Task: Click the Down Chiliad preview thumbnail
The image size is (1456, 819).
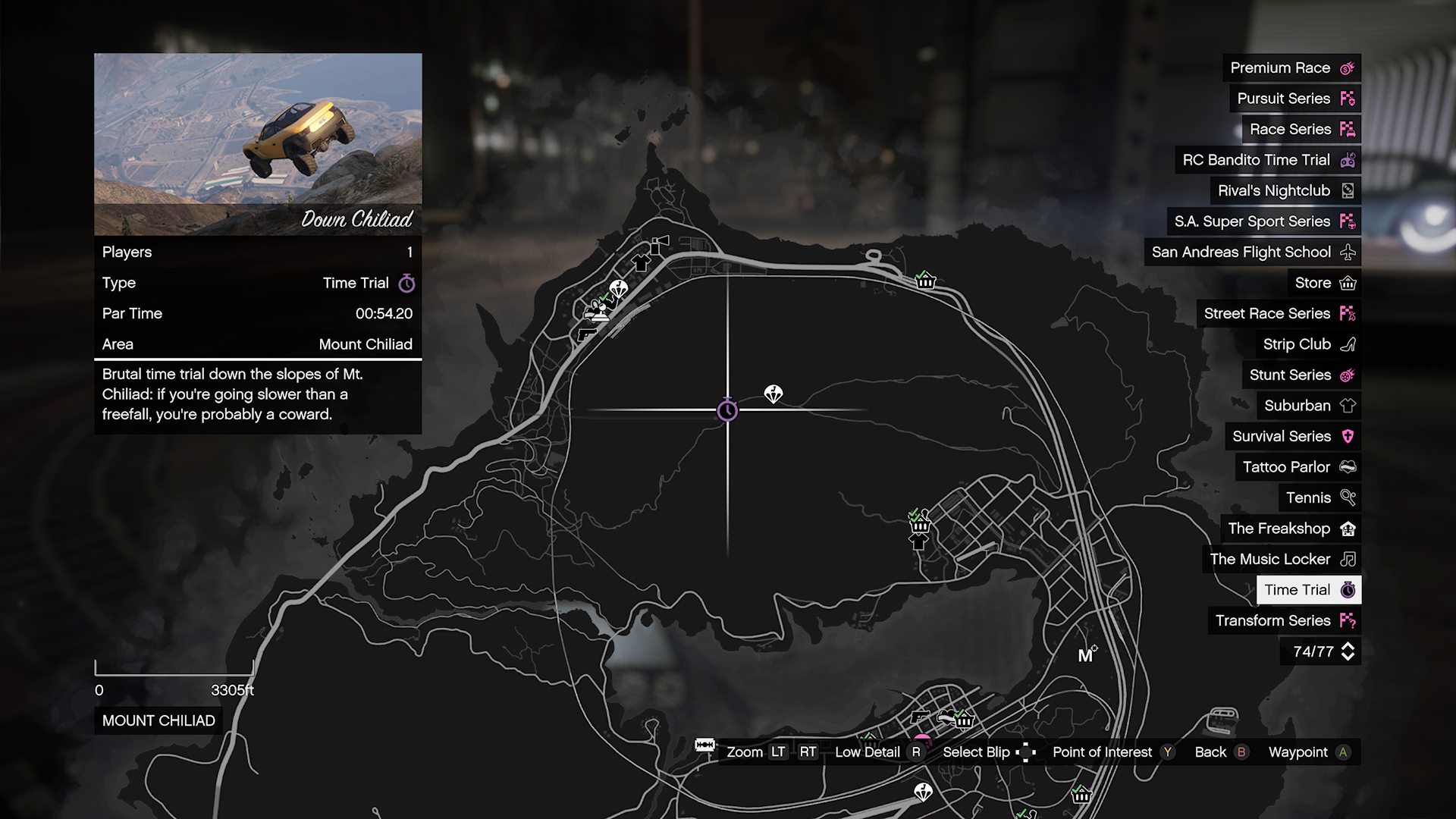Action: point(258,144)
